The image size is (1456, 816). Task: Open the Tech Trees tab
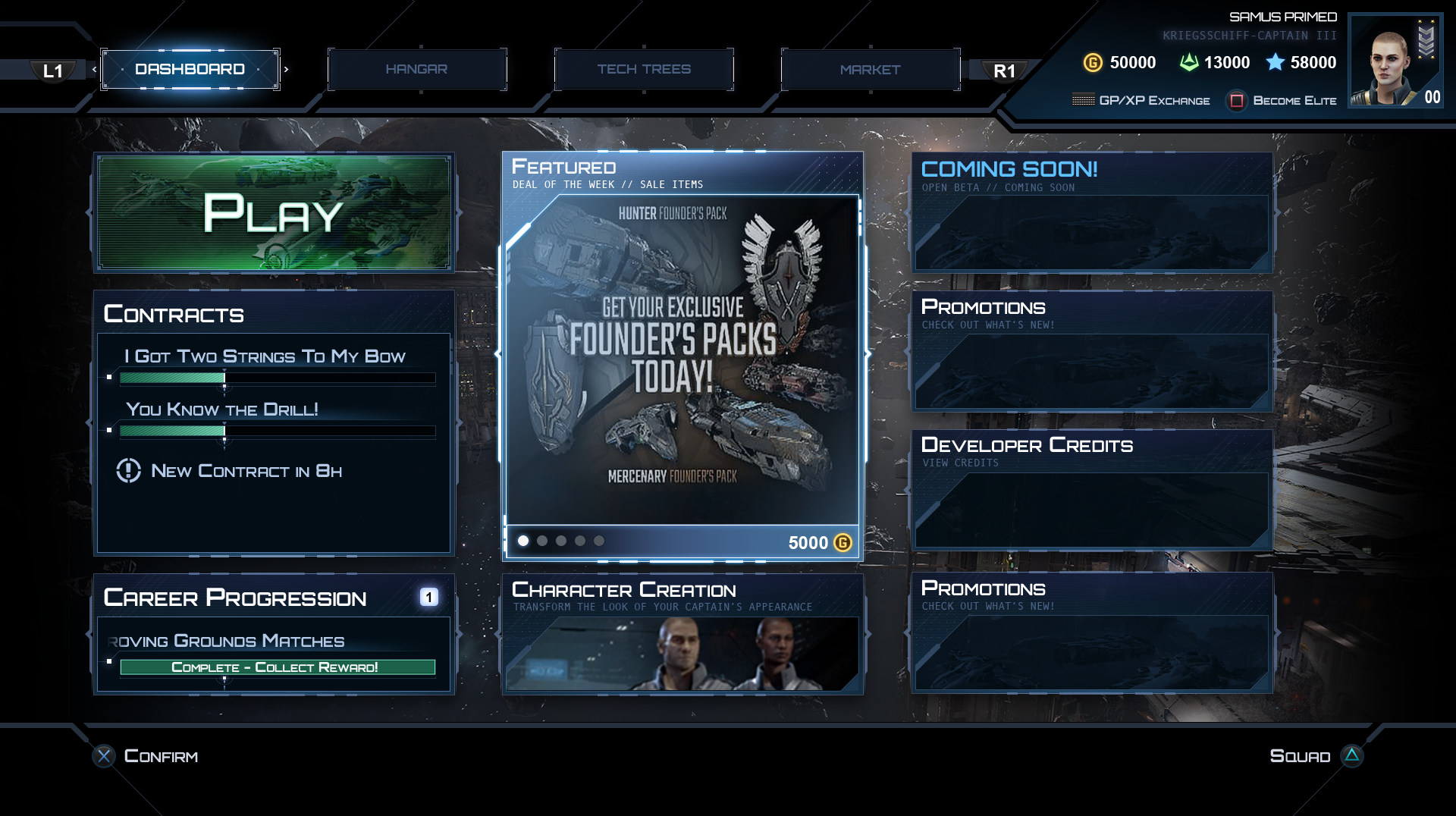[x=644, y=69]
